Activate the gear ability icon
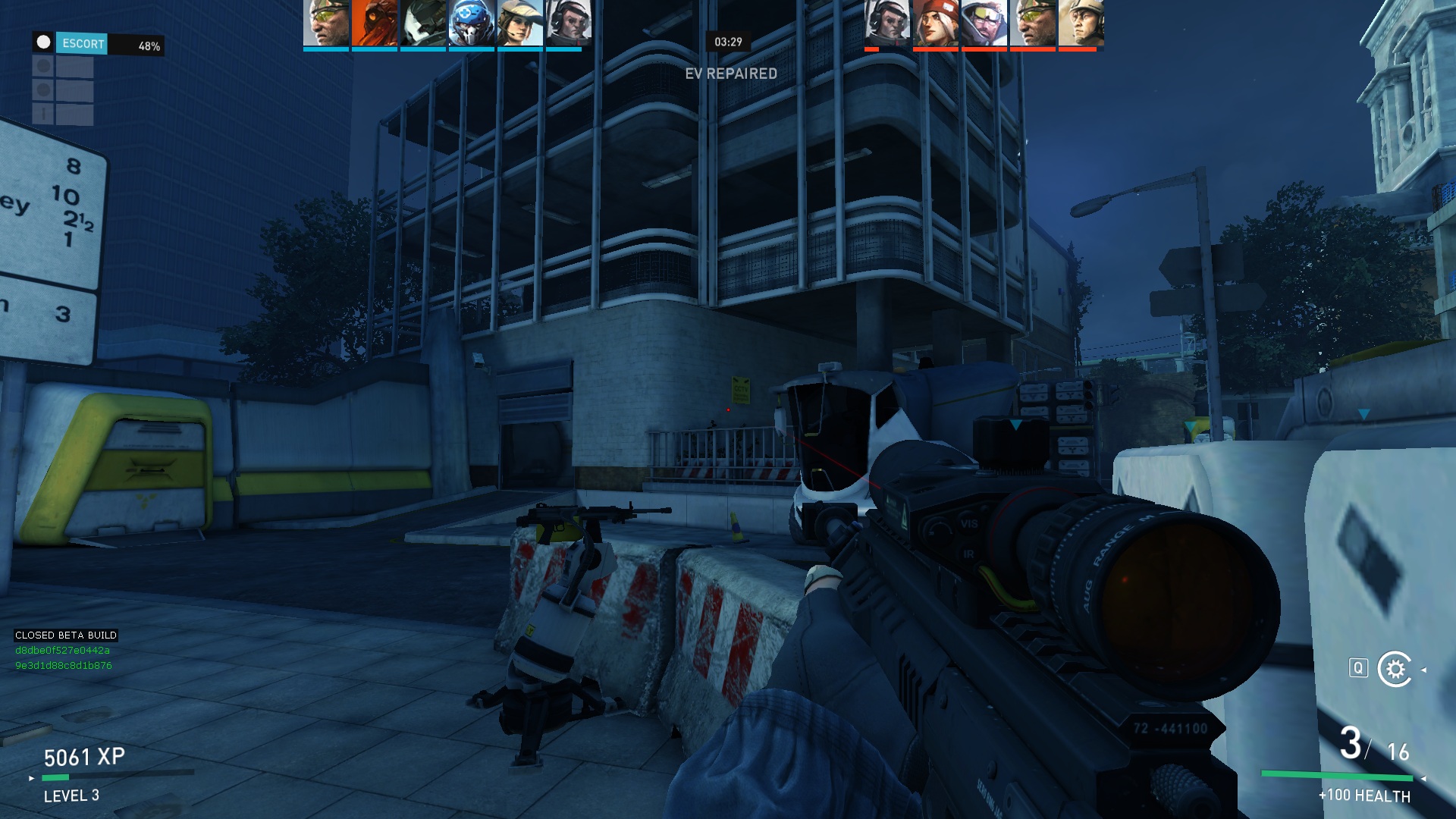Screen dimensions: 1456x819 1395,669
